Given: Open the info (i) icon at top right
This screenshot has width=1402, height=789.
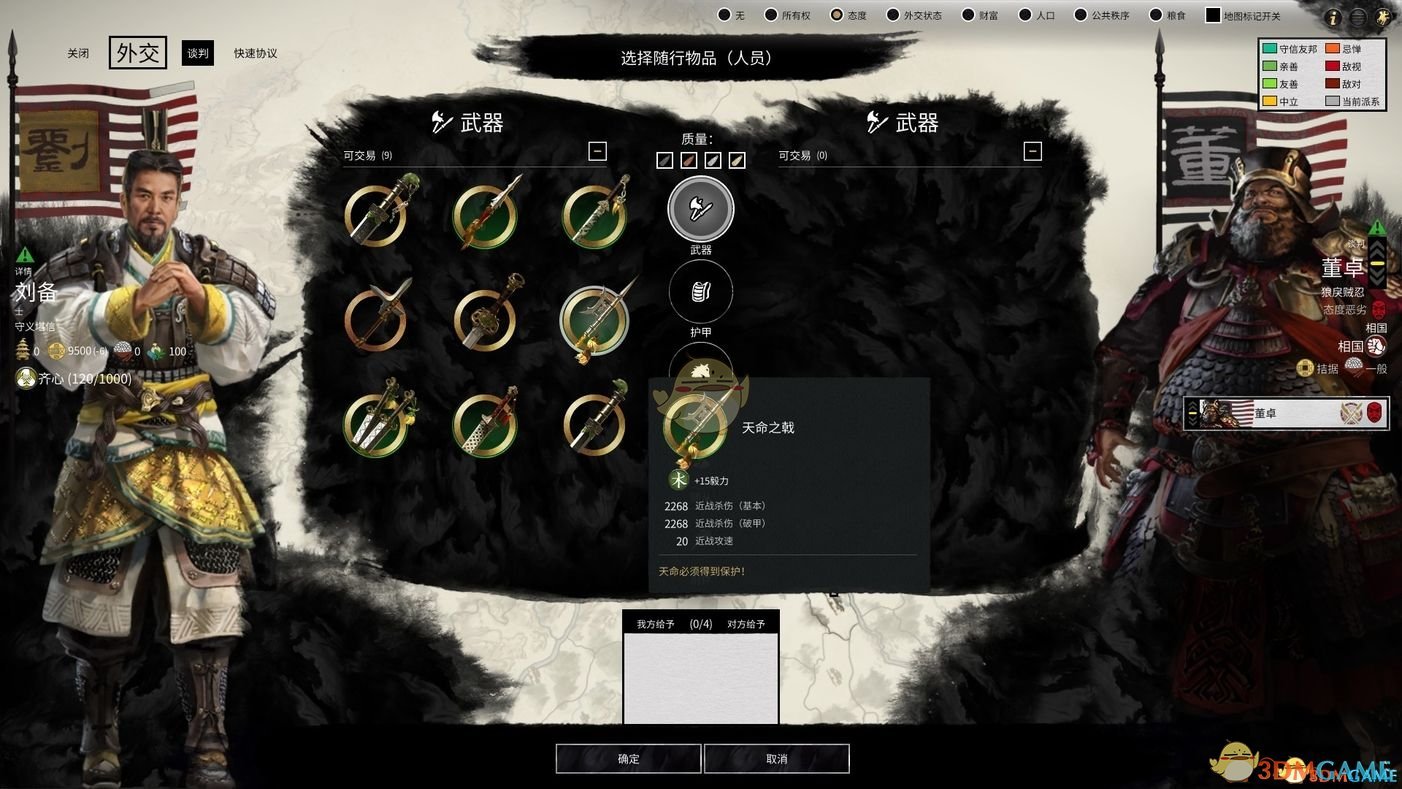Looking at the screenshot, I should (x=1333, y=15).
